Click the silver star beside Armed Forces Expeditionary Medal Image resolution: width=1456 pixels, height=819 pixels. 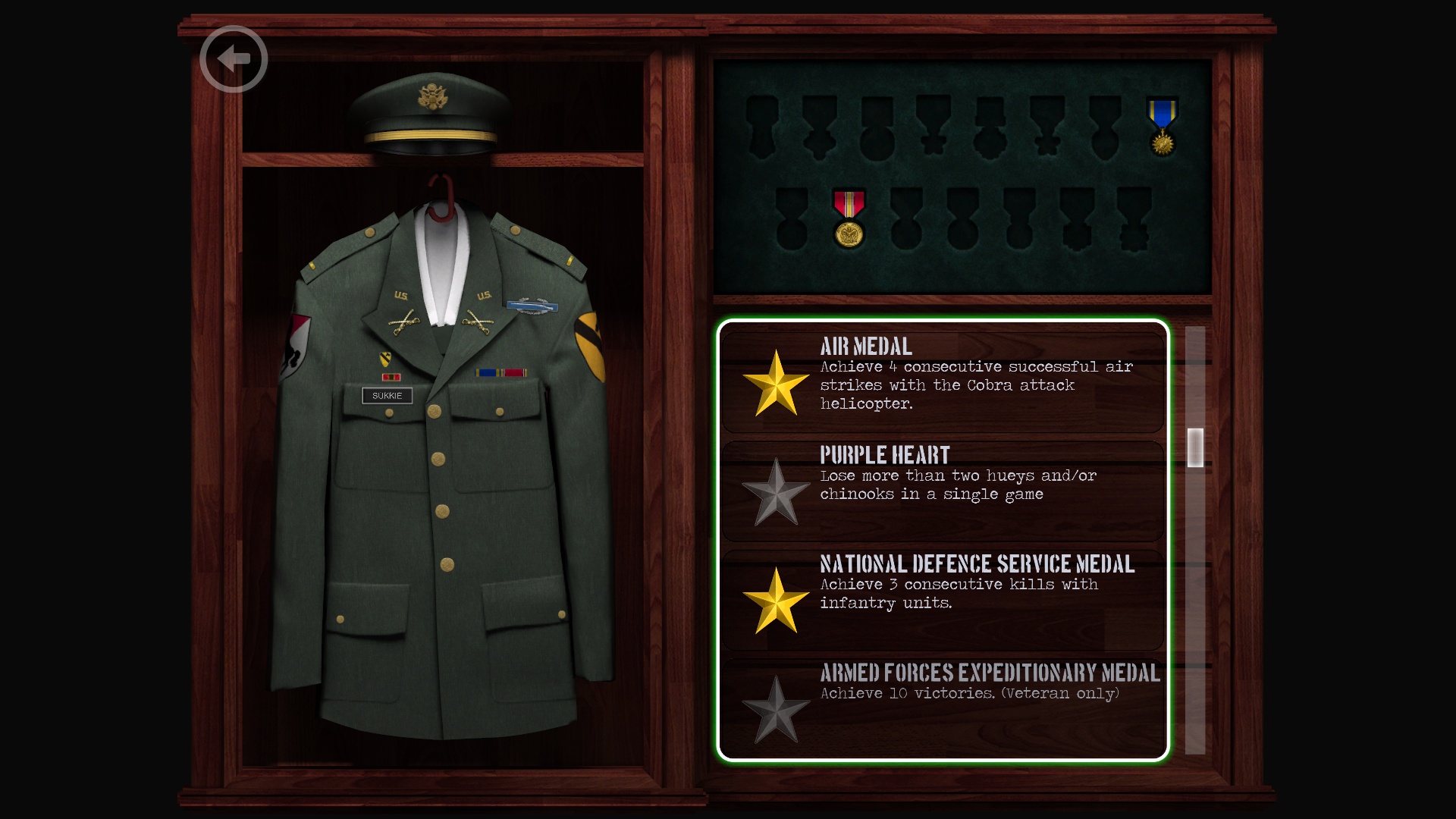coord(777,709)
